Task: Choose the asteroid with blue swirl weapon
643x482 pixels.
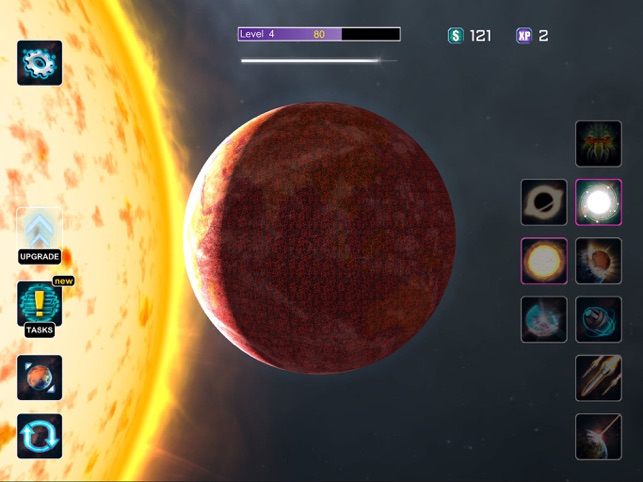Action: pos(598,320)
